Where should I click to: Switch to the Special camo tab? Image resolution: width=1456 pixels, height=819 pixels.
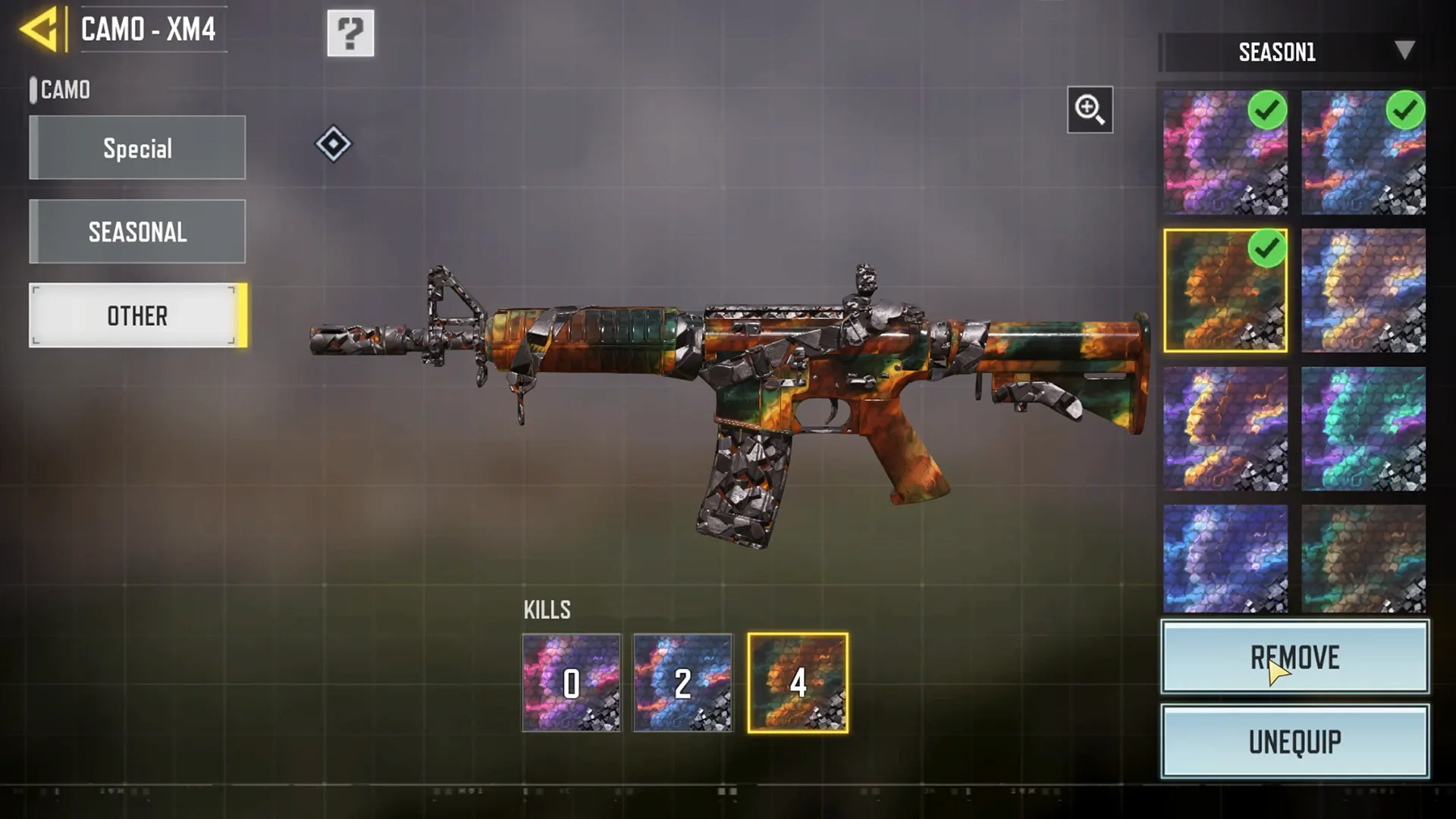click(137, 148)
